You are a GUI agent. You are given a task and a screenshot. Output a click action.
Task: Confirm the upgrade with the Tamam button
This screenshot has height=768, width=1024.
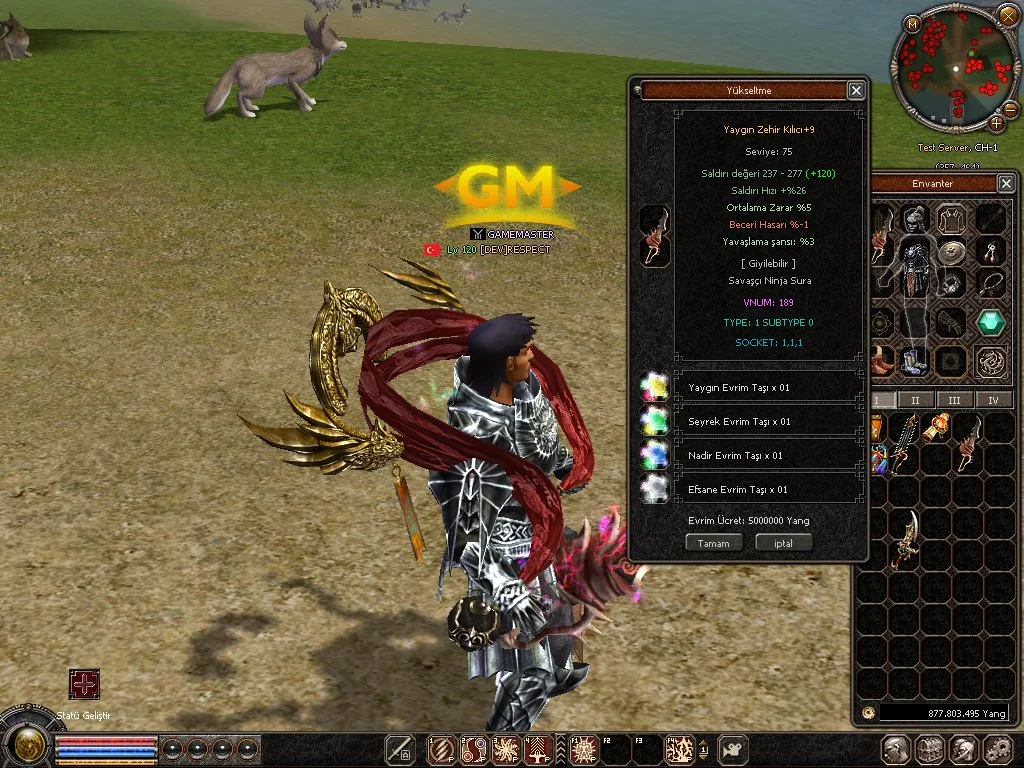point(714,543)
